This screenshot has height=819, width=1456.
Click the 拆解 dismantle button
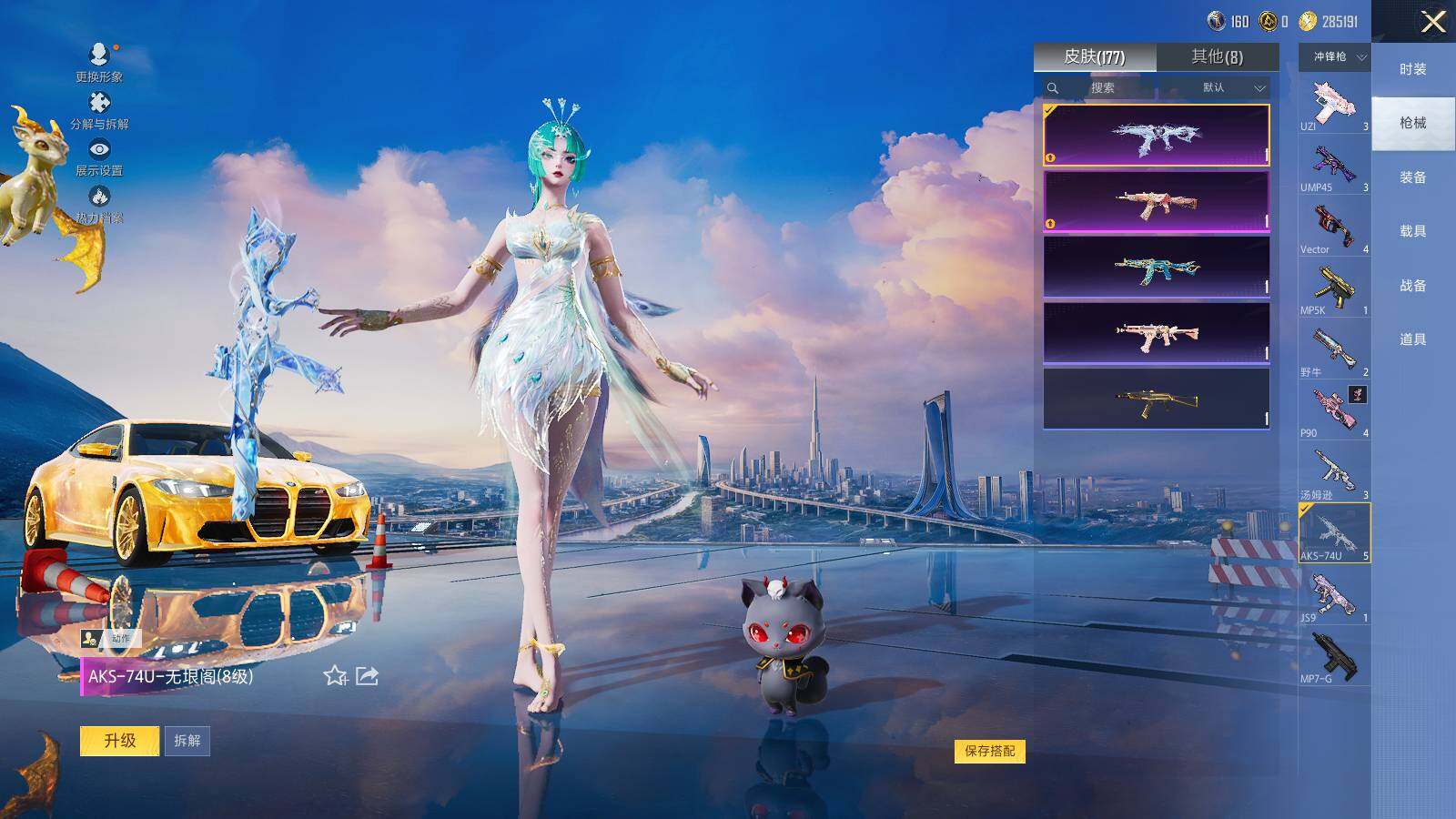click(187, 741)
